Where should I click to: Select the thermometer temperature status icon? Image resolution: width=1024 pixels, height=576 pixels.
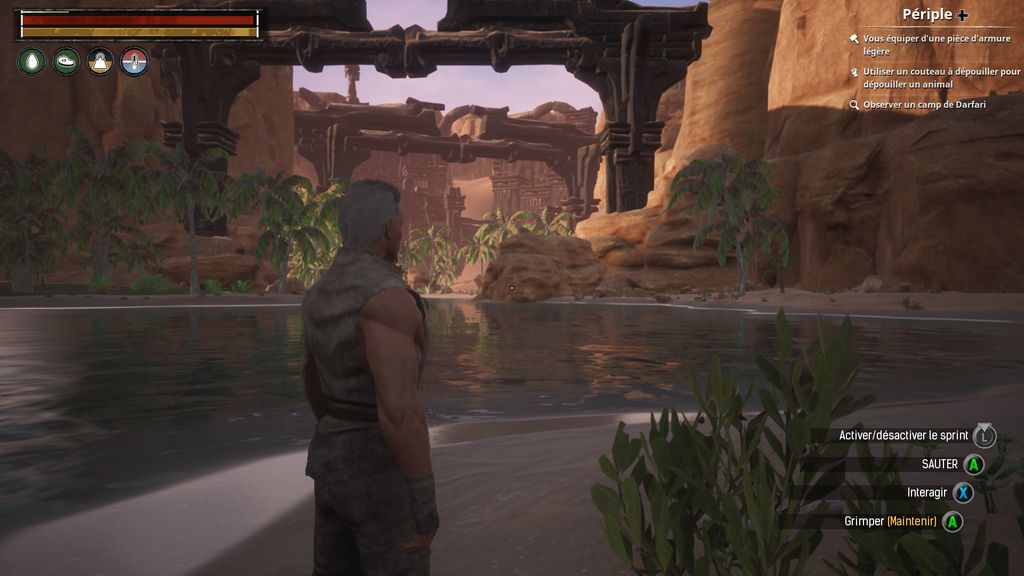click(x=134, y=62)
